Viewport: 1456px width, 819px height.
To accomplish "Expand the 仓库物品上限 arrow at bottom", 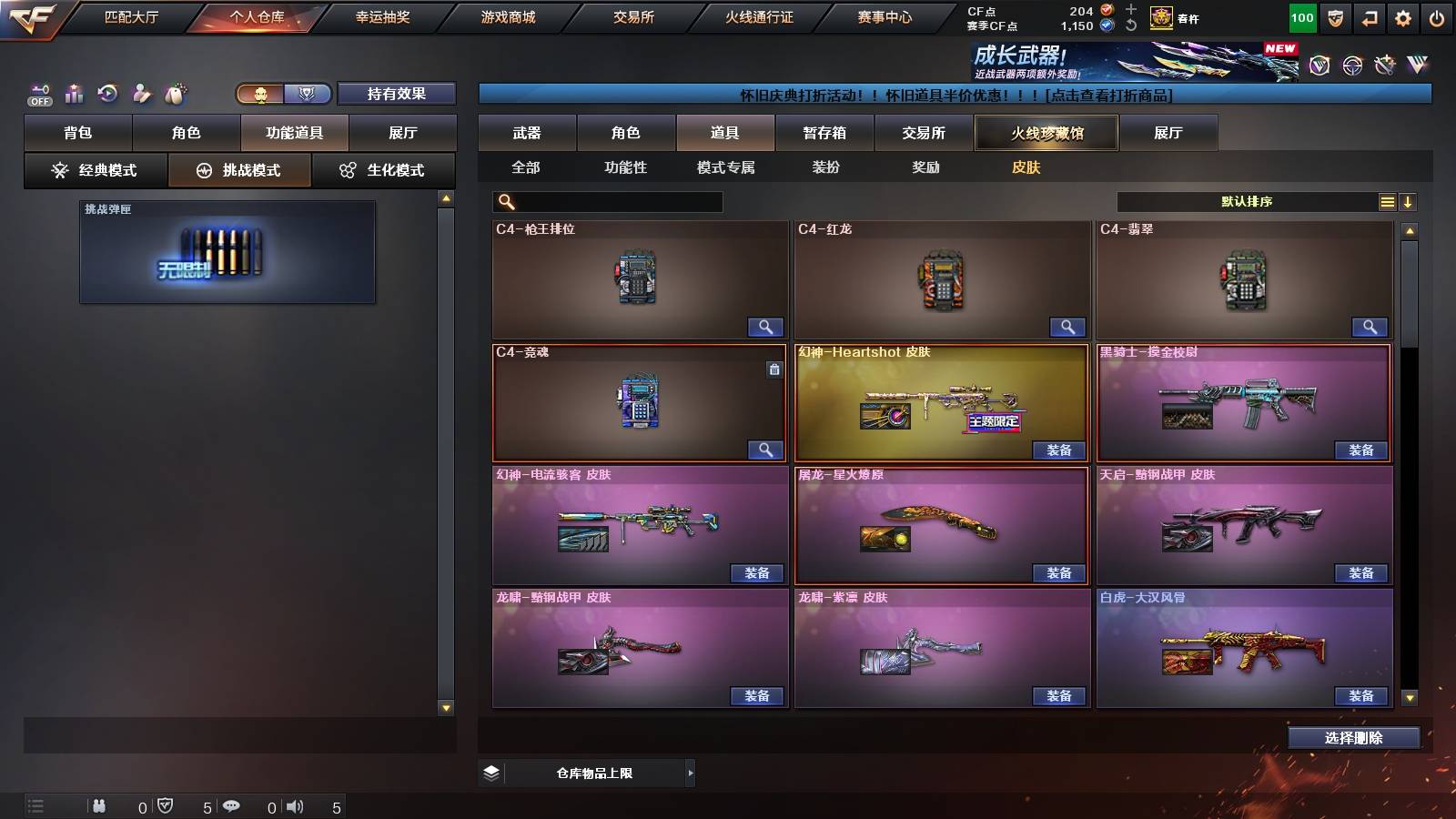I will (690, 773).
